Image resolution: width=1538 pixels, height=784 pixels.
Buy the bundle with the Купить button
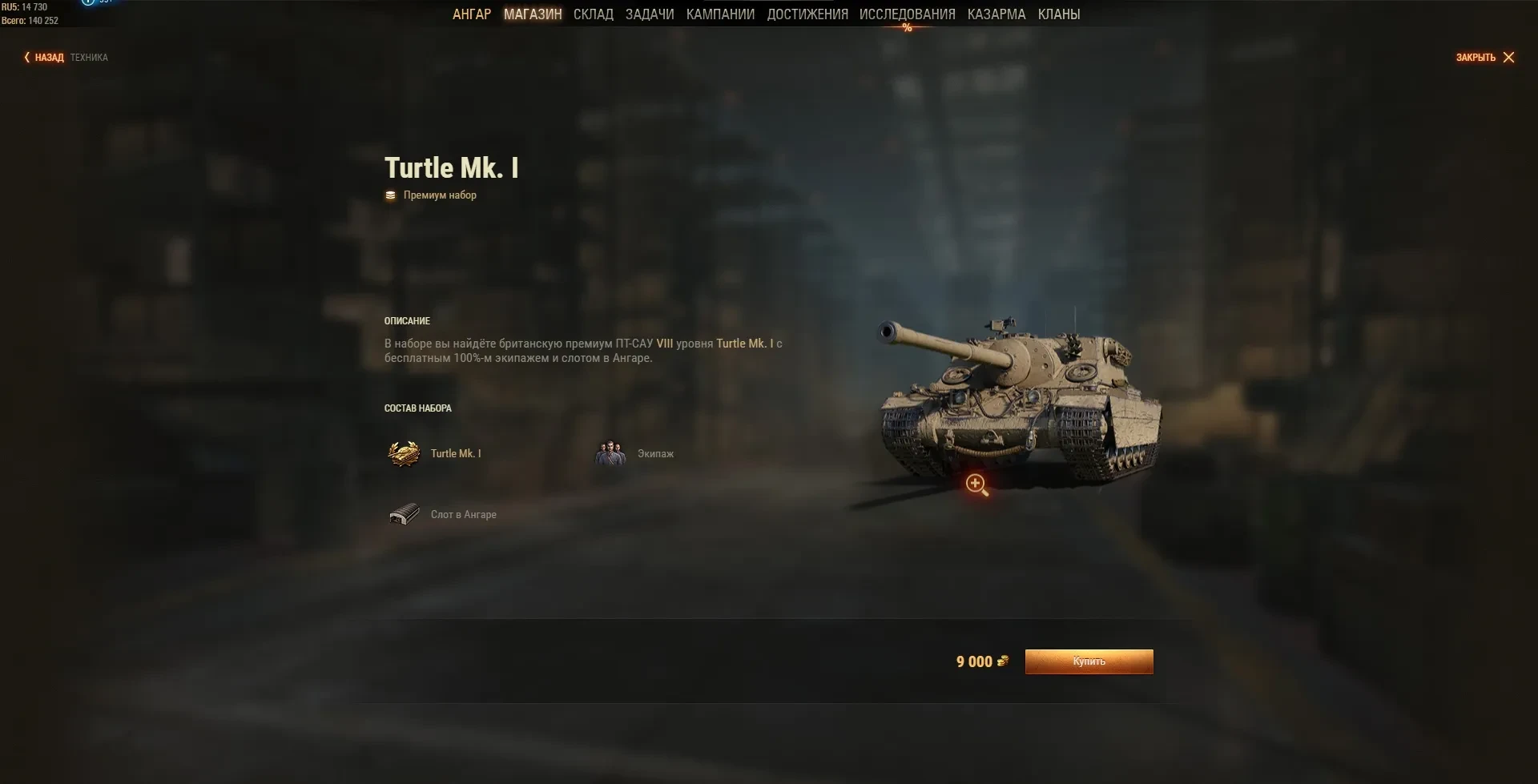1089,661
